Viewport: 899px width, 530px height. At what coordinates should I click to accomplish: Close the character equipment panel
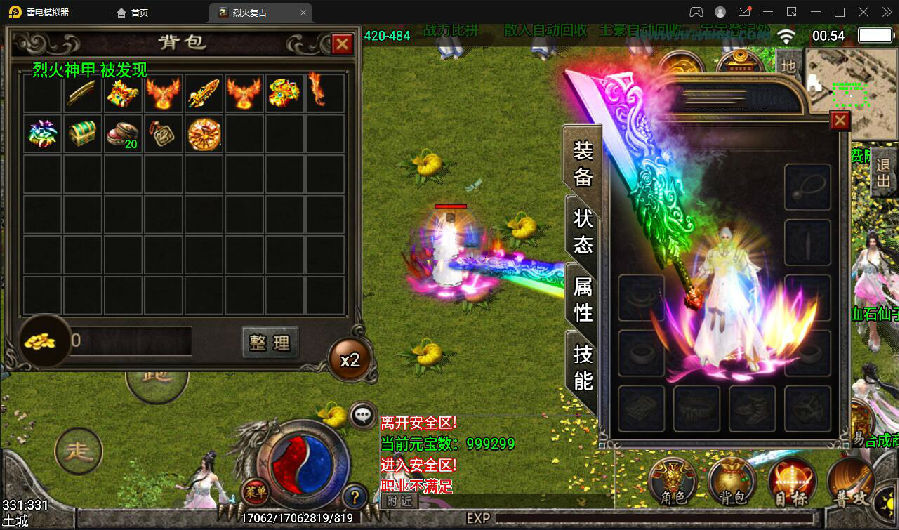tap(840, 121)
